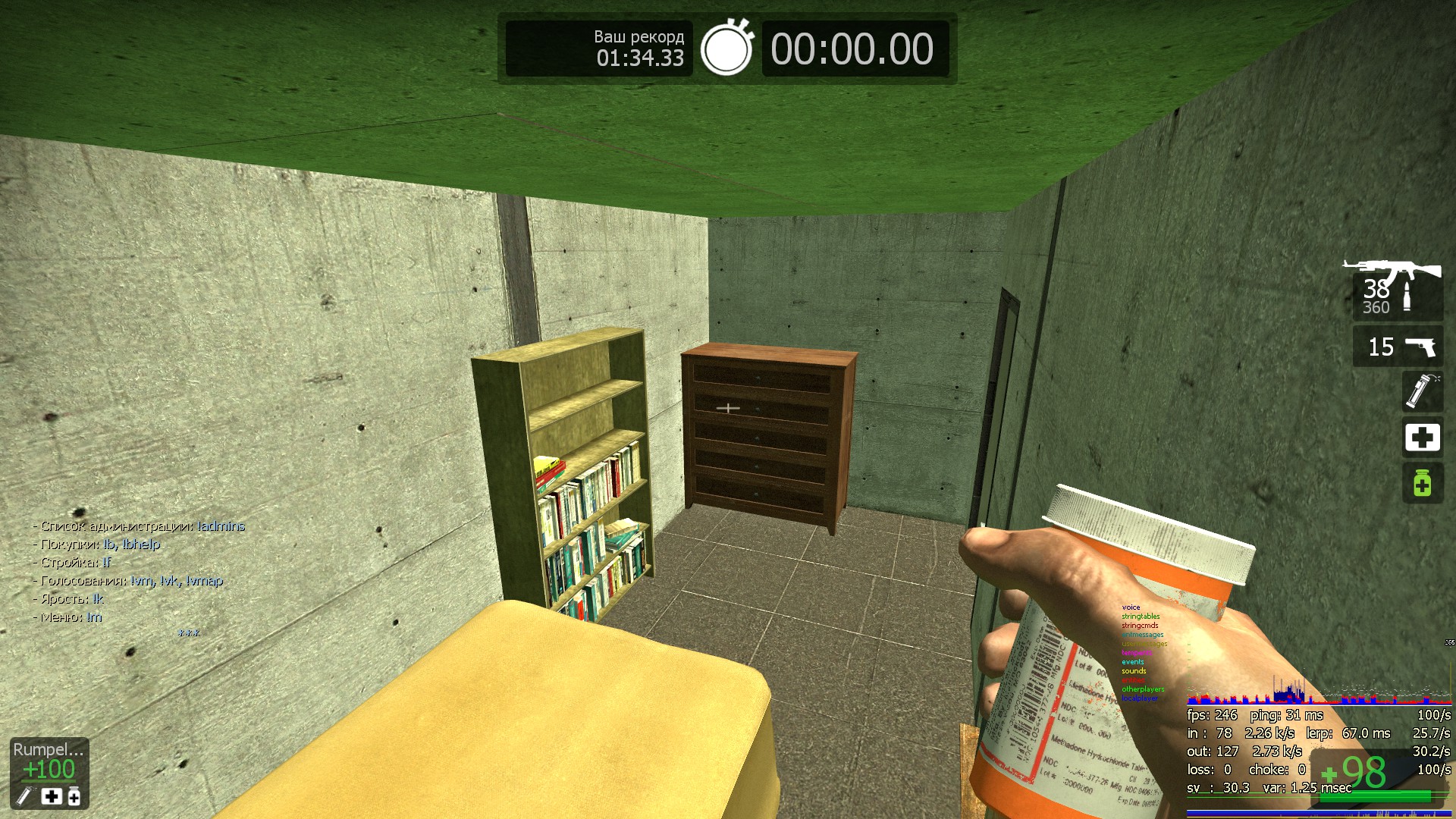Equip the green pain pills slot

(x=1421, y=483)
